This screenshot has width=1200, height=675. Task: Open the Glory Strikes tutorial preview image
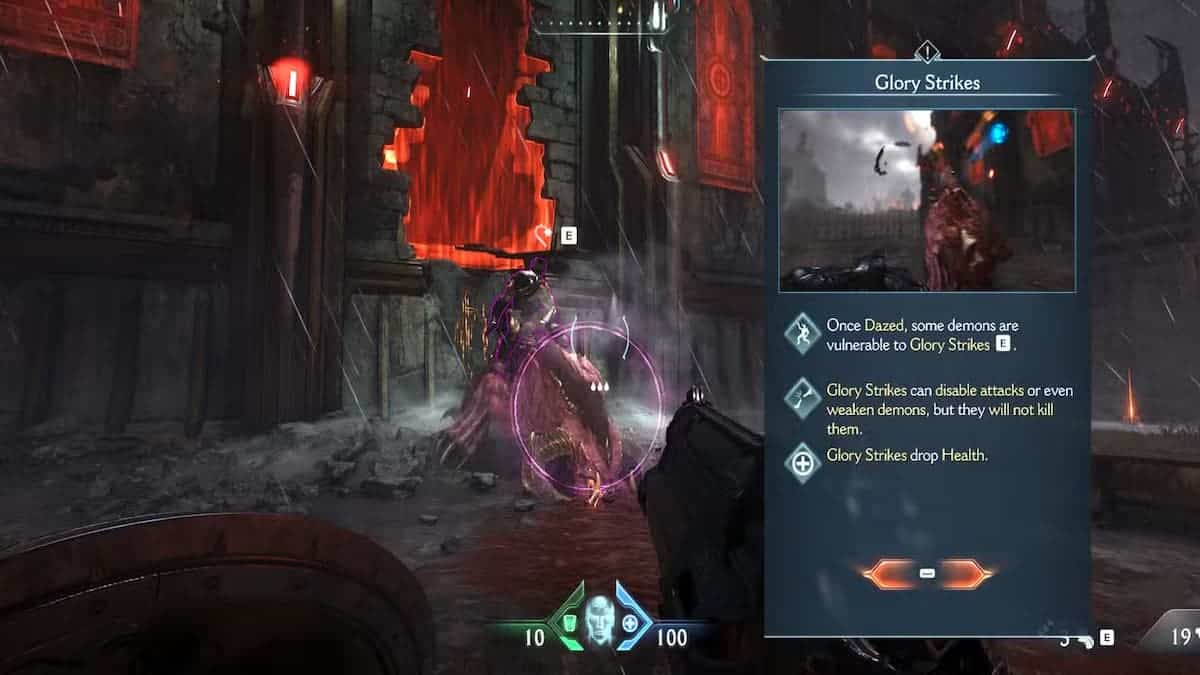pyautogui.click(x=926, y=200)
